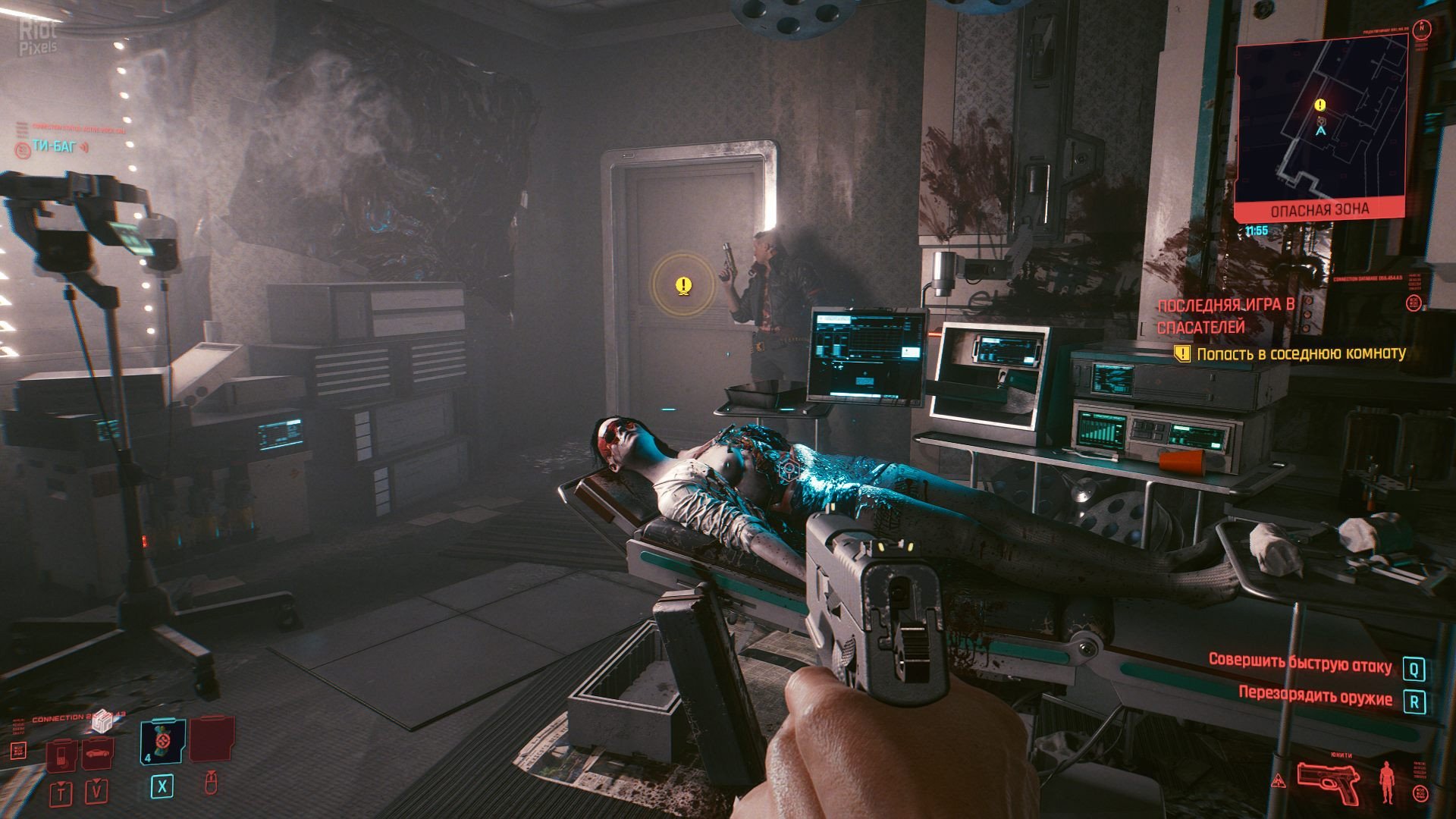The height and width of the screenshot is (819, 1456).
Task: Select the yellow objective marker on the minimap
Action: coord(1320,105)
